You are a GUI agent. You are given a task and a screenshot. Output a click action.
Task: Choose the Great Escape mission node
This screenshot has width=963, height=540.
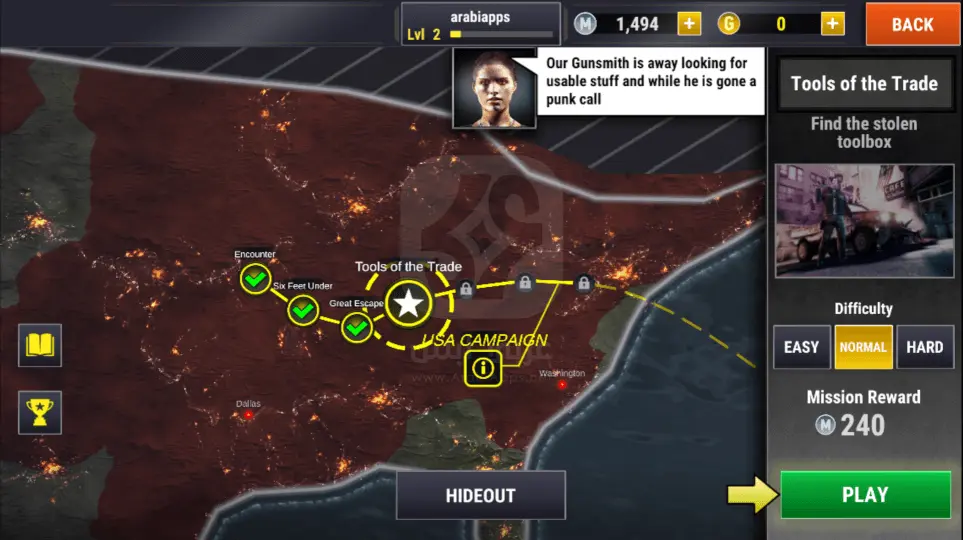pyautogui.click(x=357, y=326)
